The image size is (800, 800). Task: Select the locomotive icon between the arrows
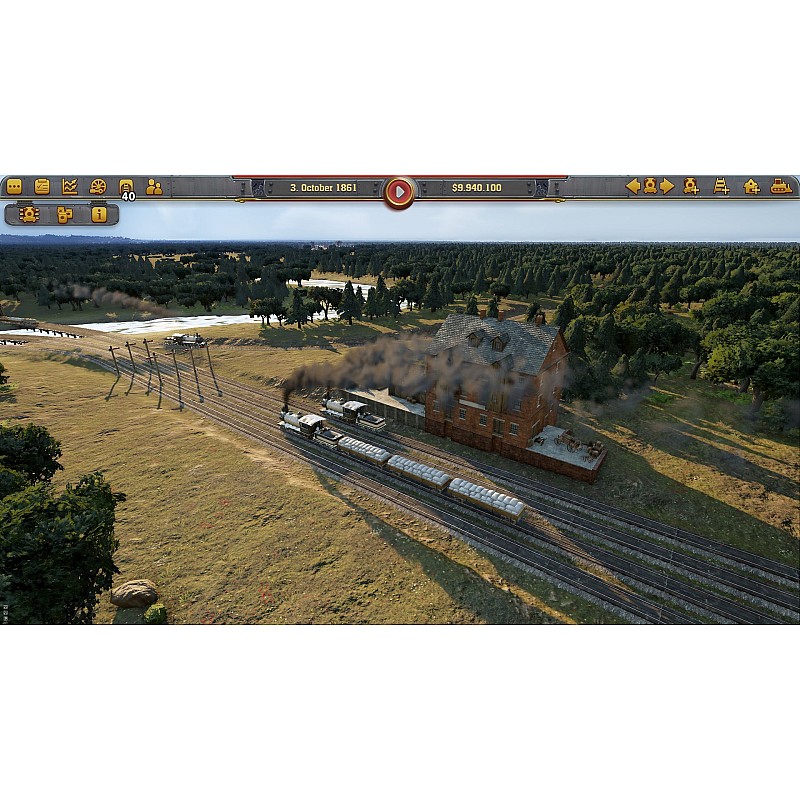point(650,186)
